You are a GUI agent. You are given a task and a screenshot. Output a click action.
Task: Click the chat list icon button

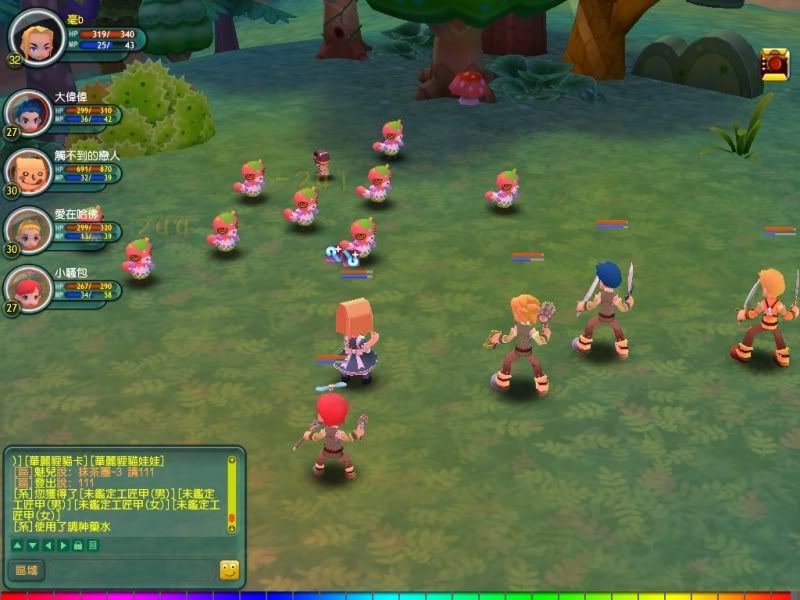point(92,545)
